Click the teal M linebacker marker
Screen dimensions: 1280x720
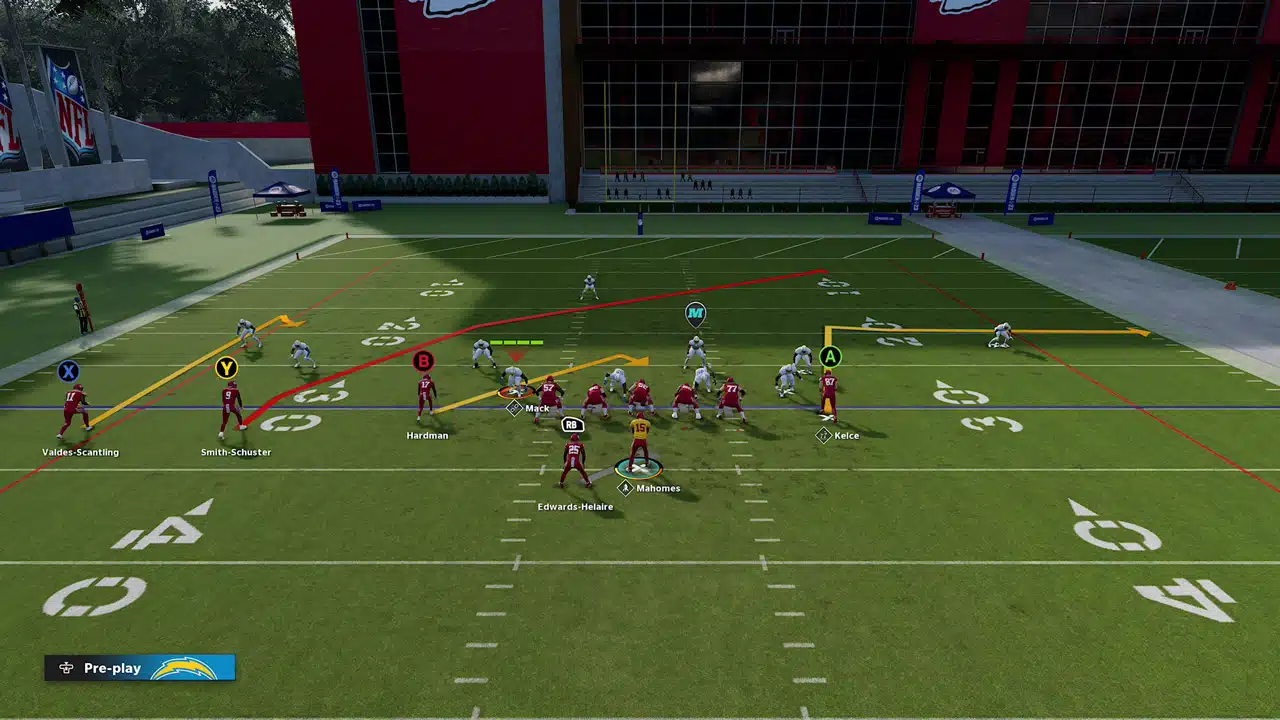(x=695, y=315)
